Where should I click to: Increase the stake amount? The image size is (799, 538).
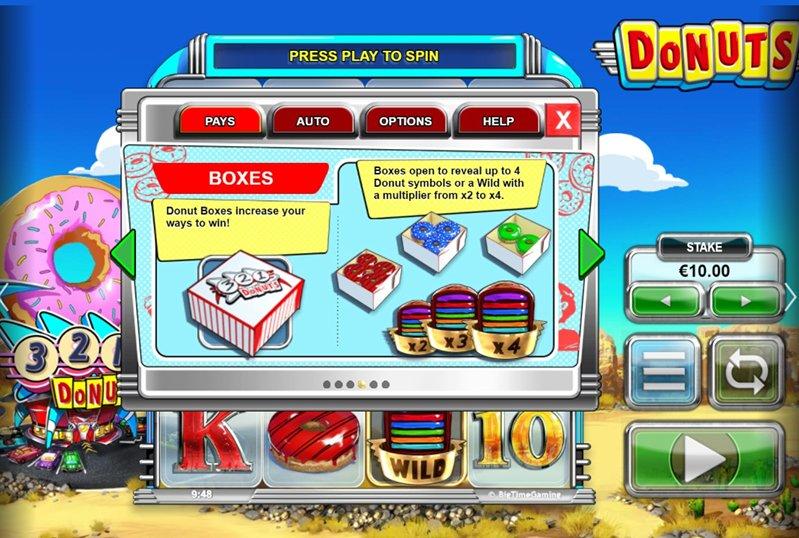[x=746, y=300]
